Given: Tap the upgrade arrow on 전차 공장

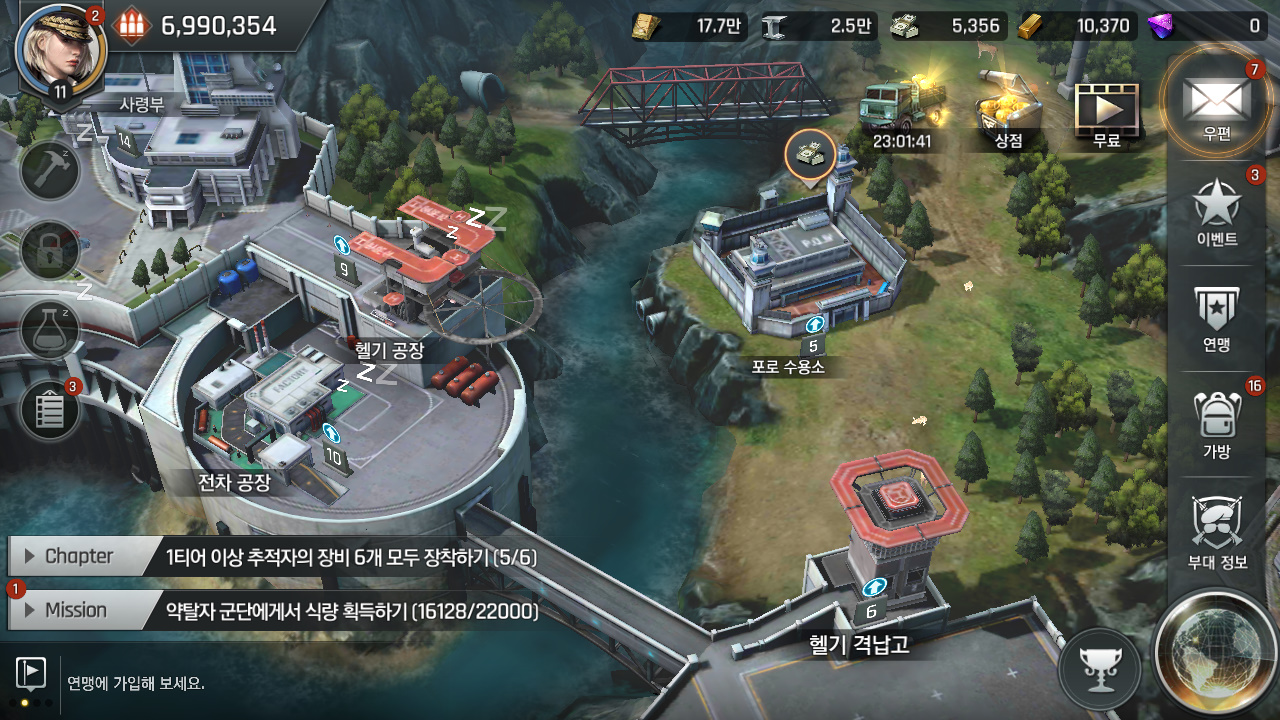Looking at the screenshot, I should coord(331,434).
